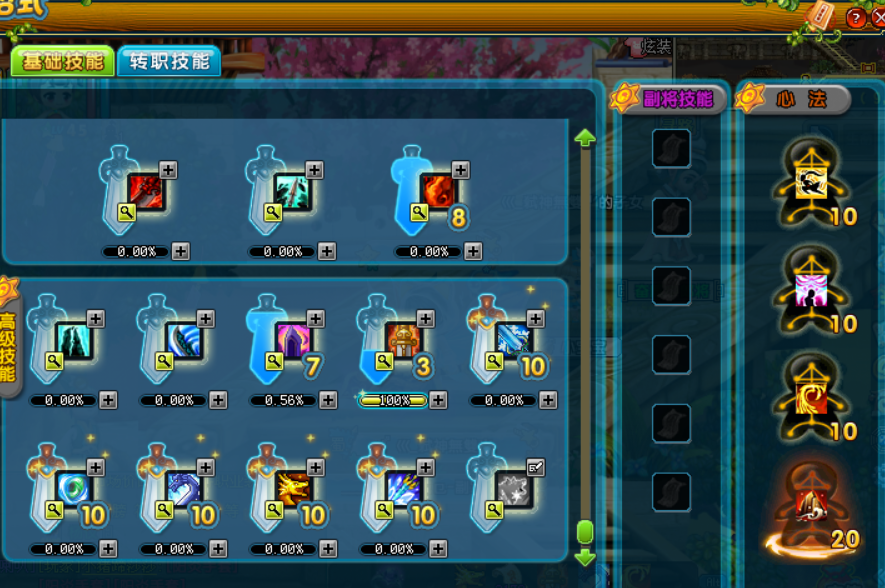Switch to the 基础技能 tab
Image resolution: width=885 pixels, height=588 pixels.
coord(63,61)
